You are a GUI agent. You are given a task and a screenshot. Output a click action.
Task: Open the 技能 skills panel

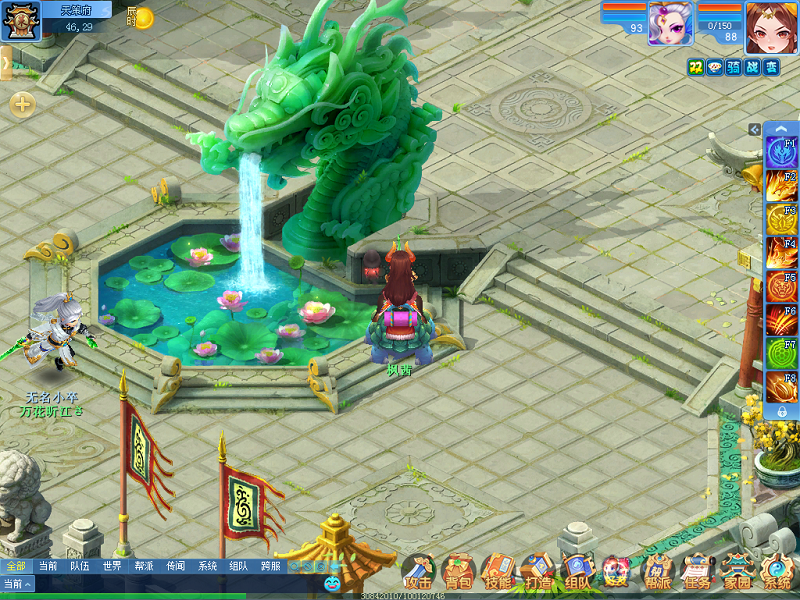coord(498,573)
